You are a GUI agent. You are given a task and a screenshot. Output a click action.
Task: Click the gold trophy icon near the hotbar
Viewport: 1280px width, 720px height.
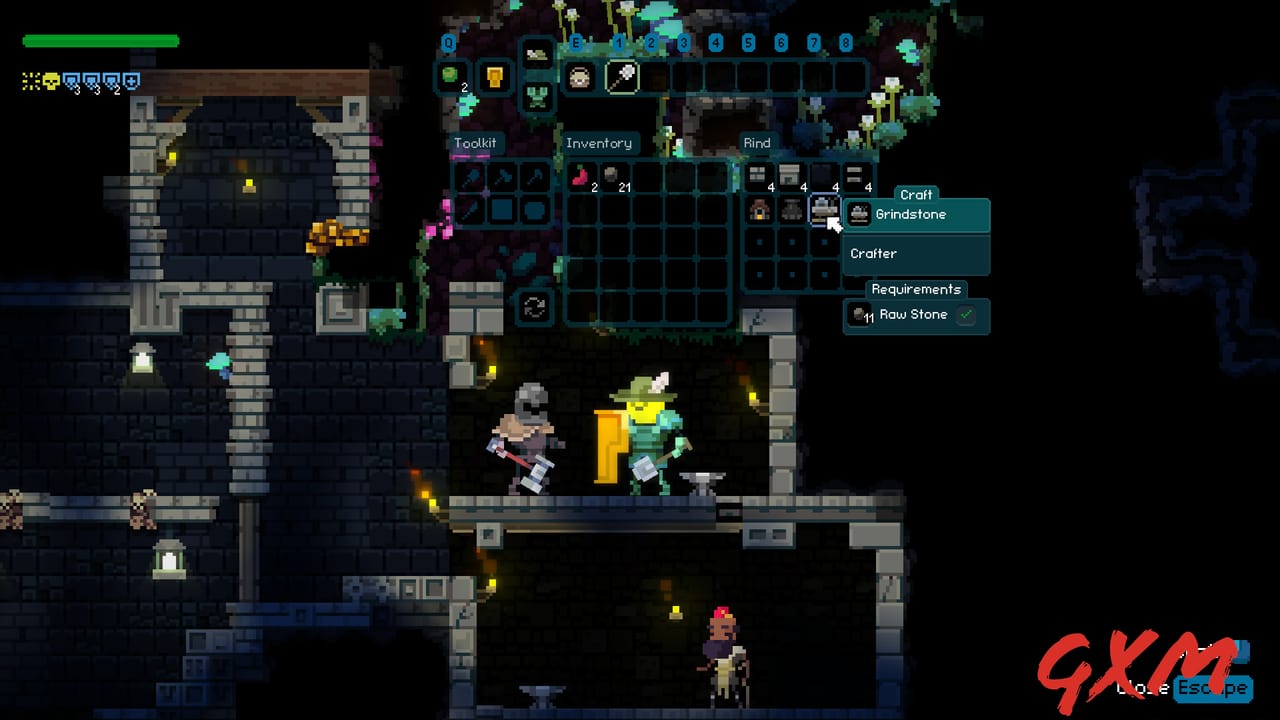[x=494, y=77]
